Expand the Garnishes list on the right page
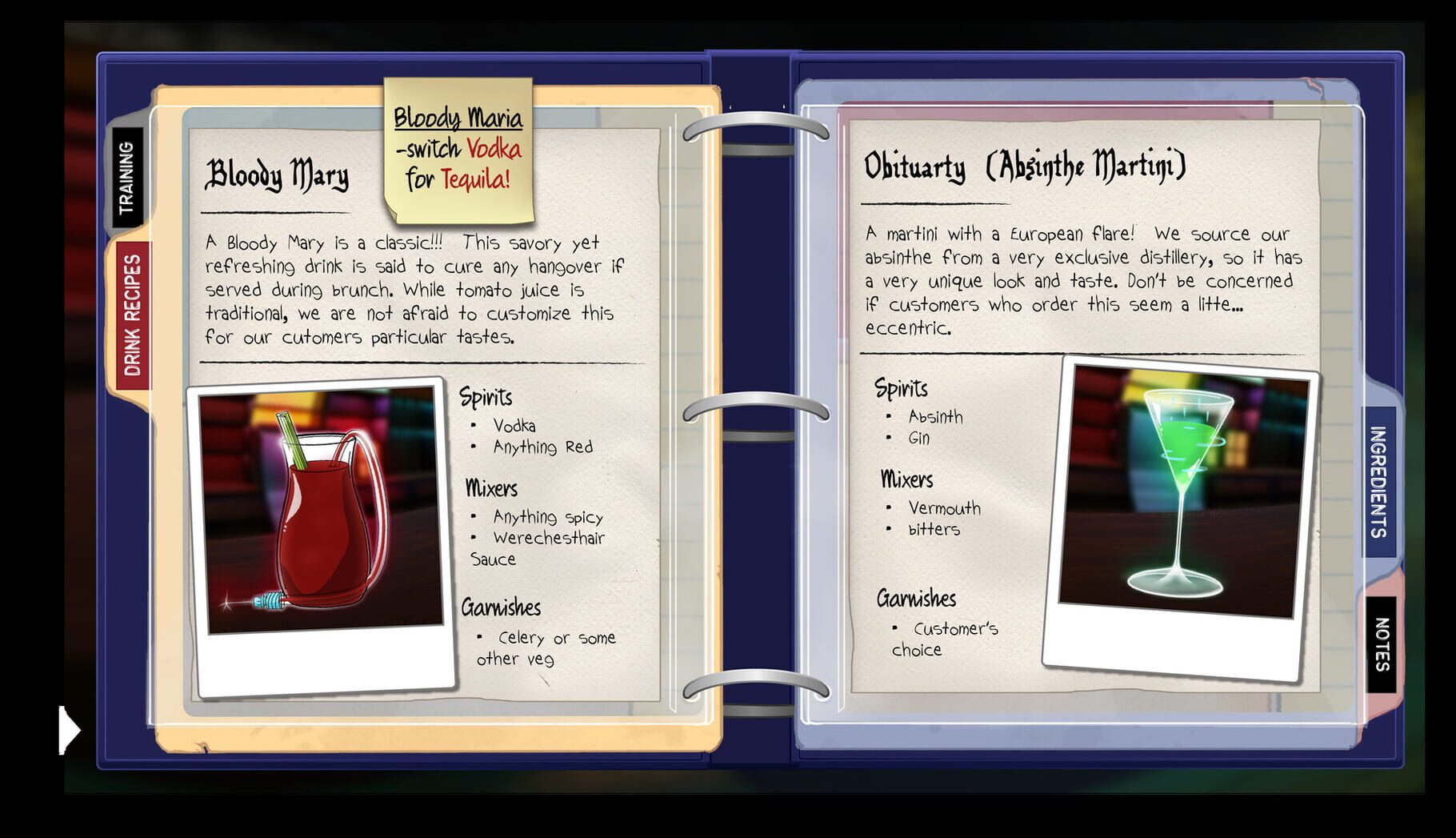This screenshot has width=1456, height=838. [x=916, y=599]
